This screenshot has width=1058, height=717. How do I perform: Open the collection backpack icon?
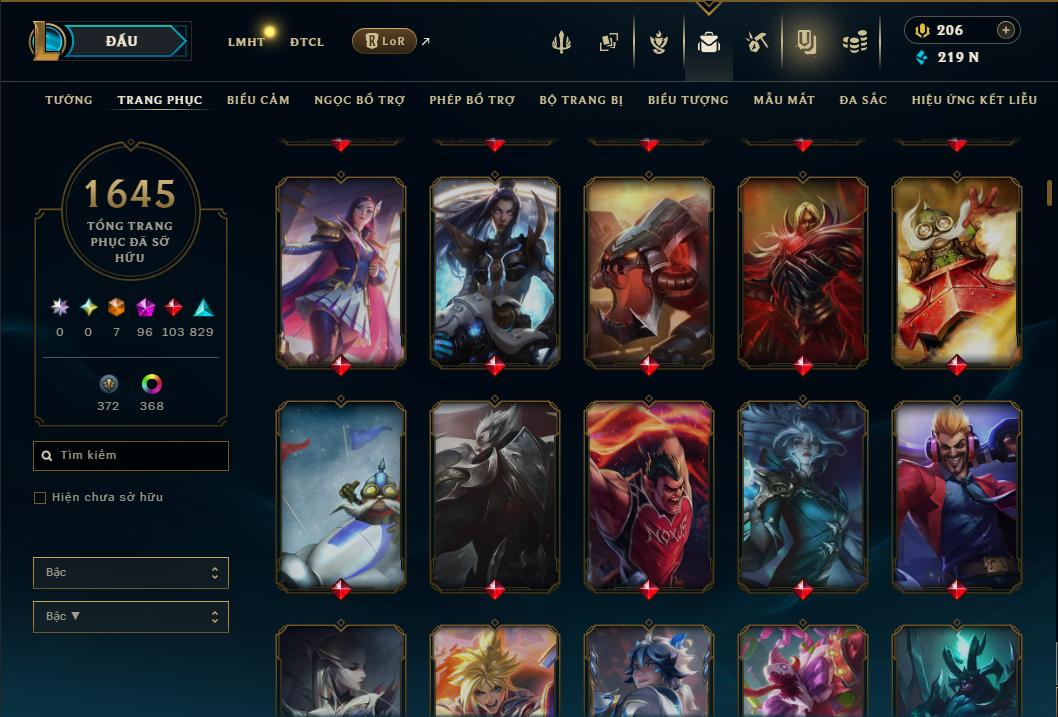(x=708, y=42)
